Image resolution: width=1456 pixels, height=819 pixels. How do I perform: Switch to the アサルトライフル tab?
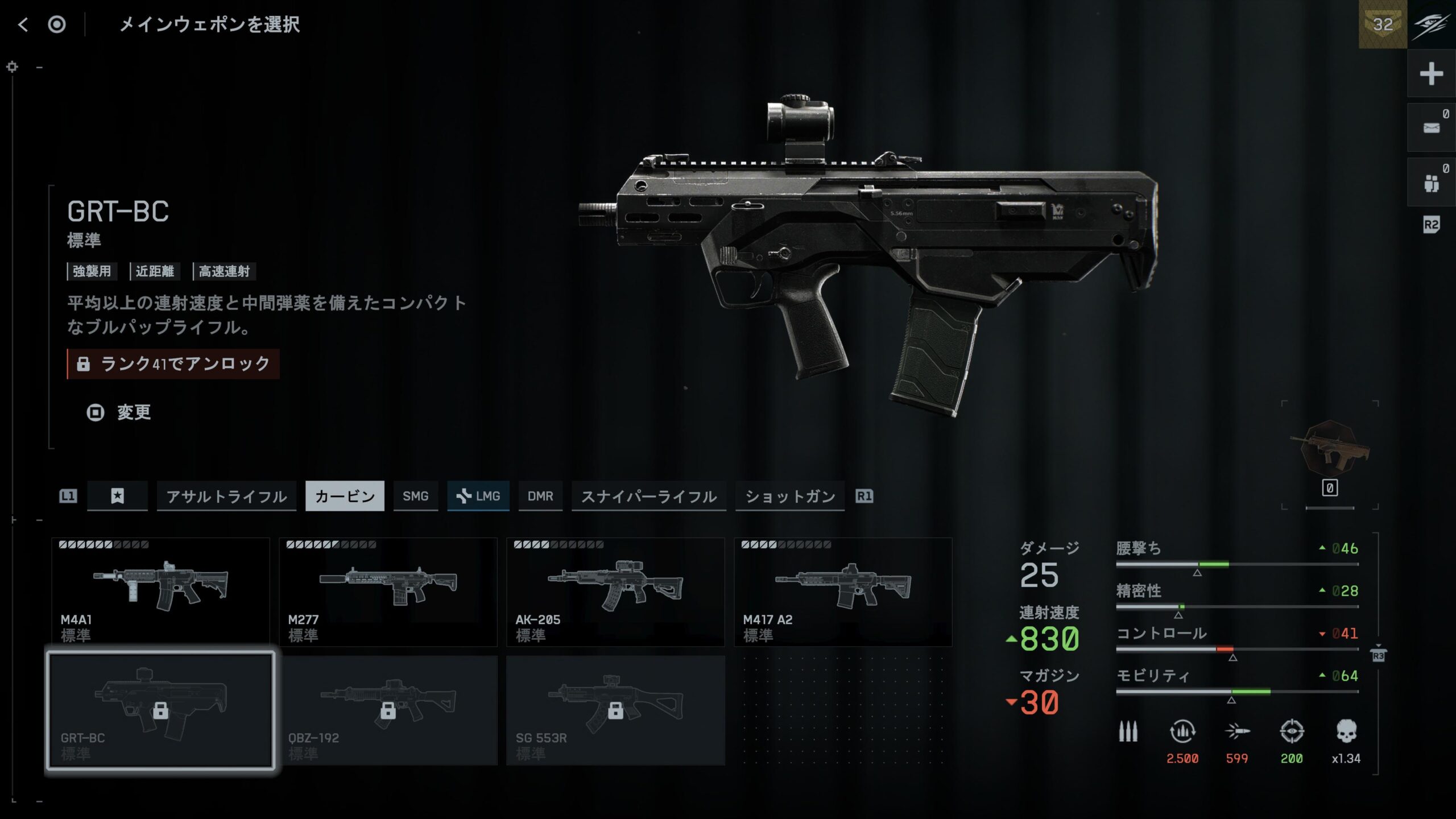[x=226, y=496]
